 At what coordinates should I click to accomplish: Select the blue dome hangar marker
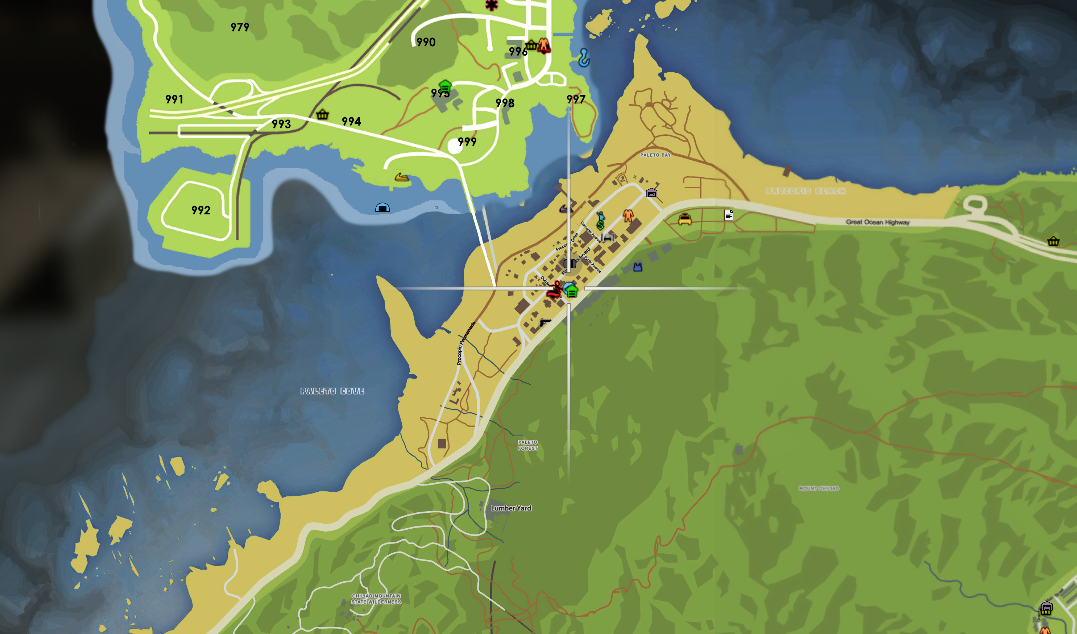pyautogui.click(x=381, y=207)
